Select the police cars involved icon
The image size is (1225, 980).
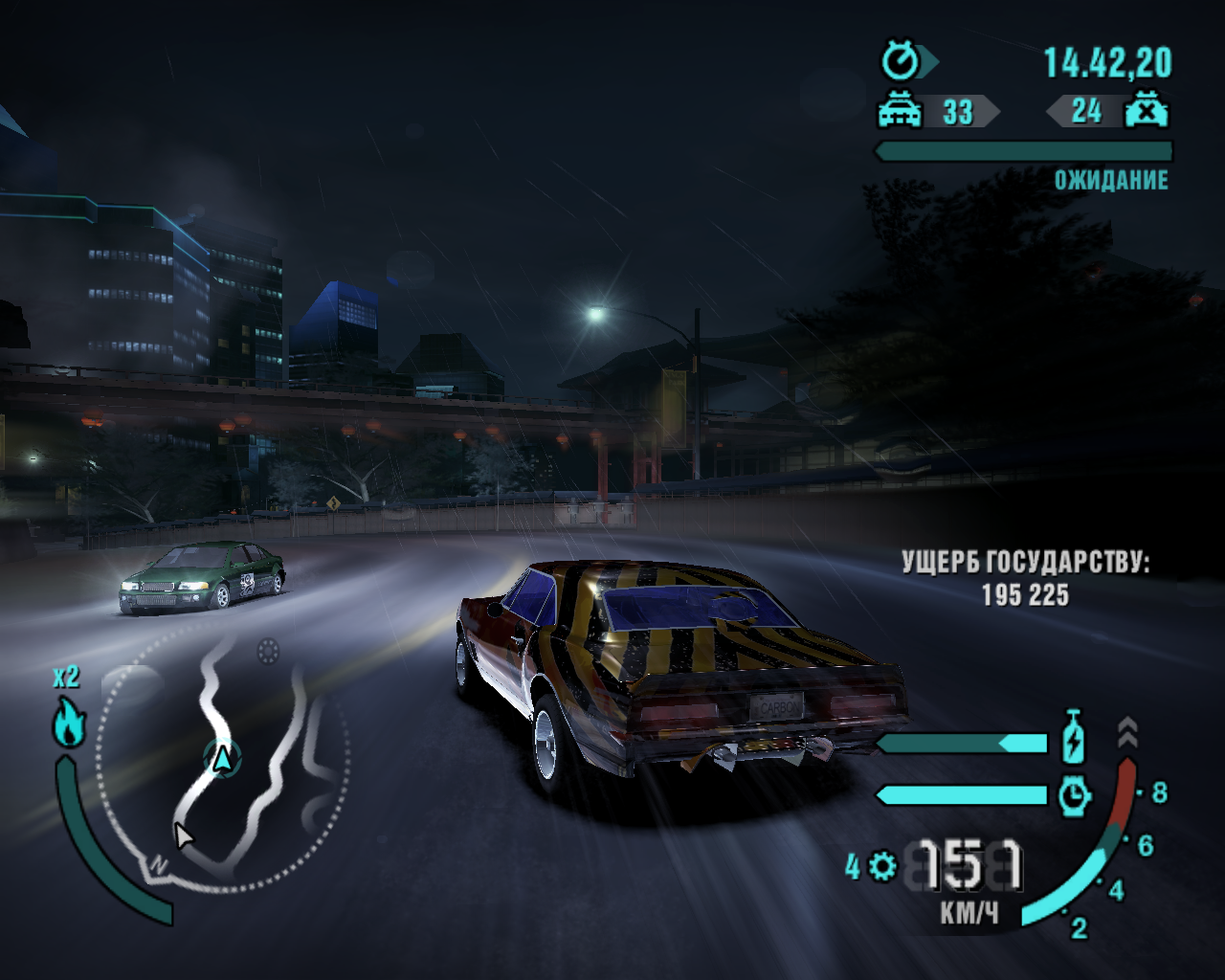point(900,111)
